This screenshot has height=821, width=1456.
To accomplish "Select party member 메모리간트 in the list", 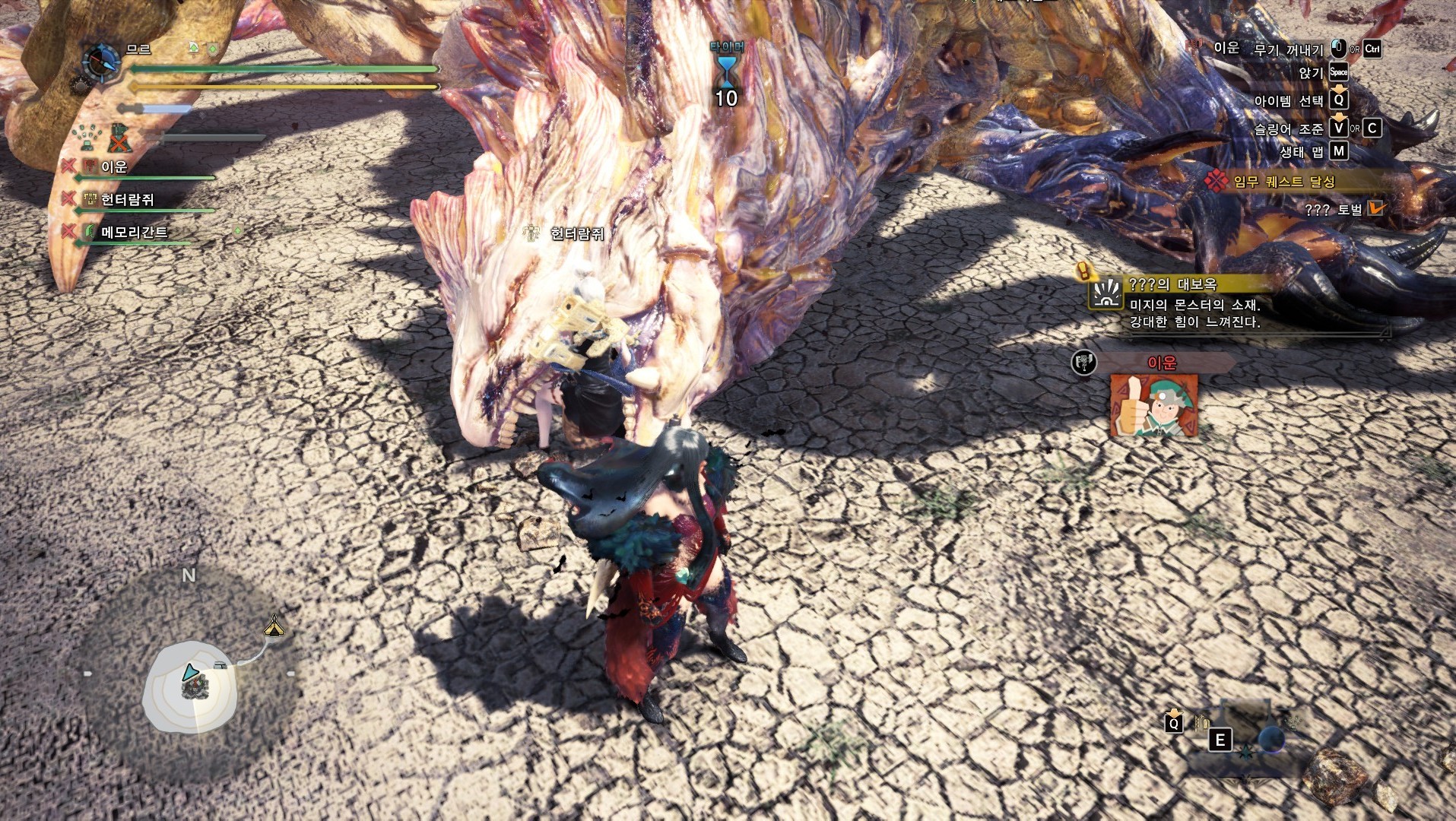I will click(x=134, y=232).
